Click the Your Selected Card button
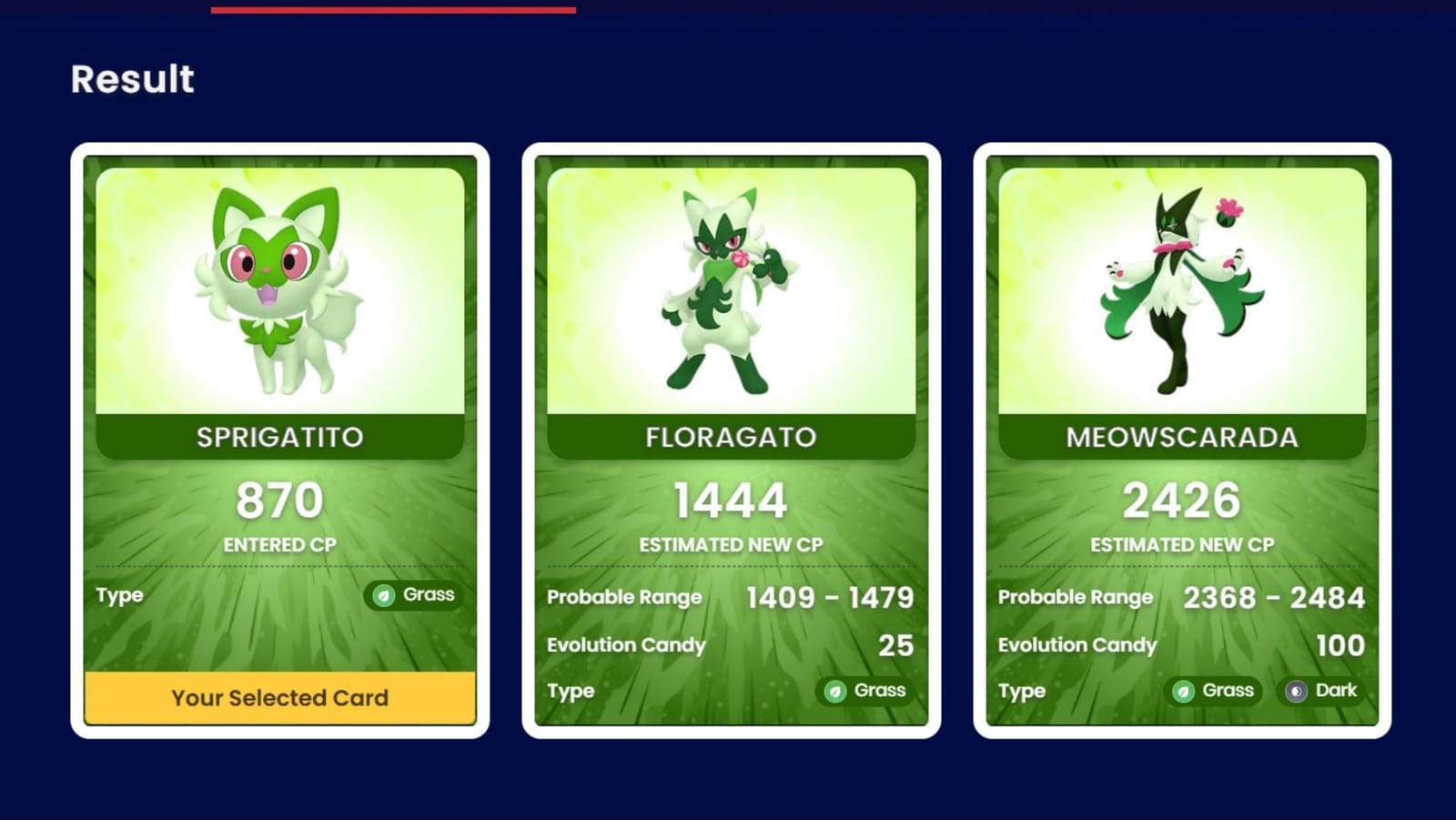1456x820 pixels. (x=281, y=697)
